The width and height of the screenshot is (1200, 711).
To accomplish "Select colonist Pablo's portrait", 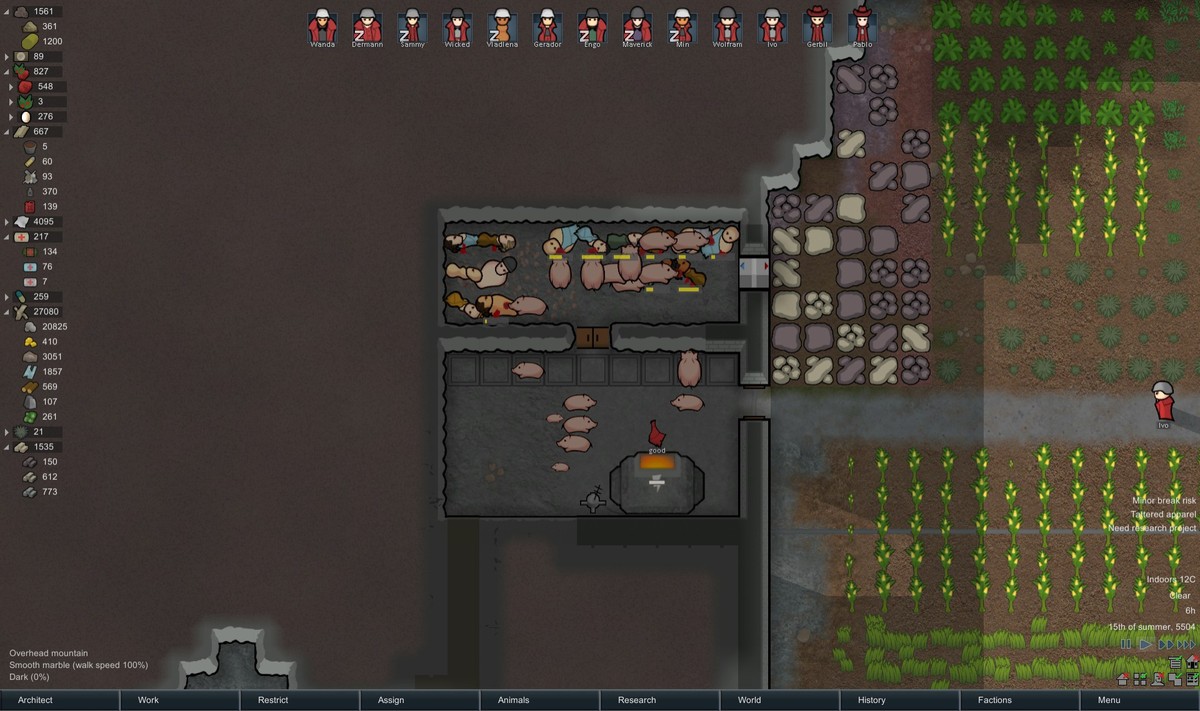I will (x=862, y=26).
